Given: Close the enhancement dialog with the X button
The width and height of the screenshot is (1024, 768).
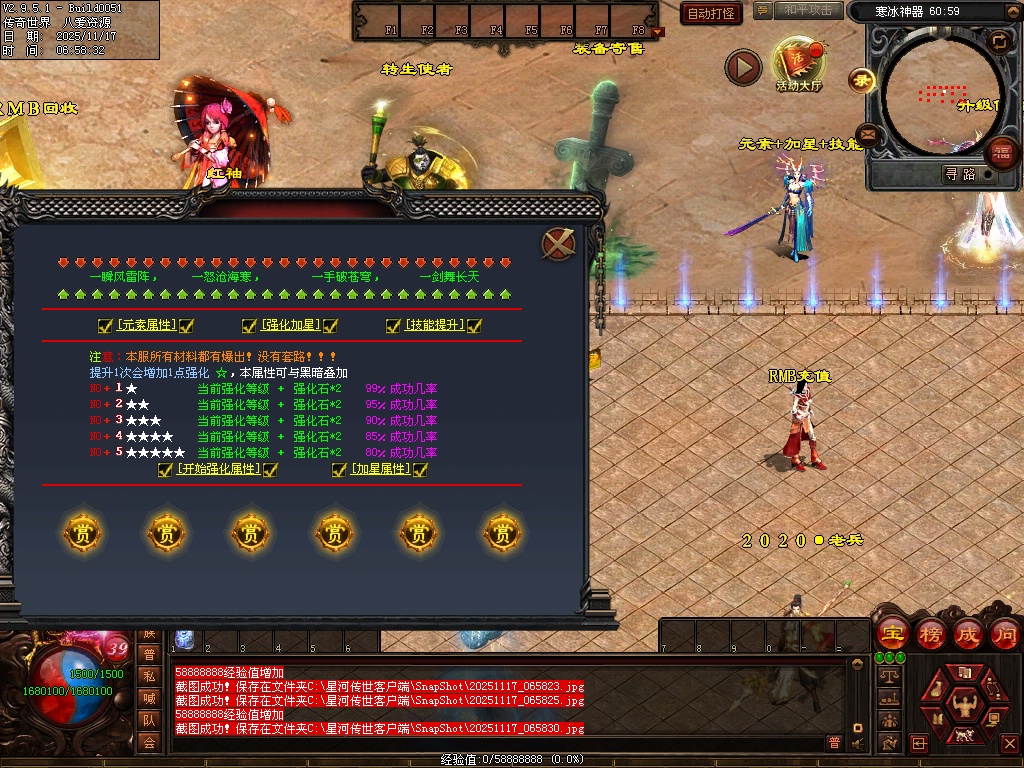Looking at the screenshot, I should pyautogui.click(x=558, y=244).
